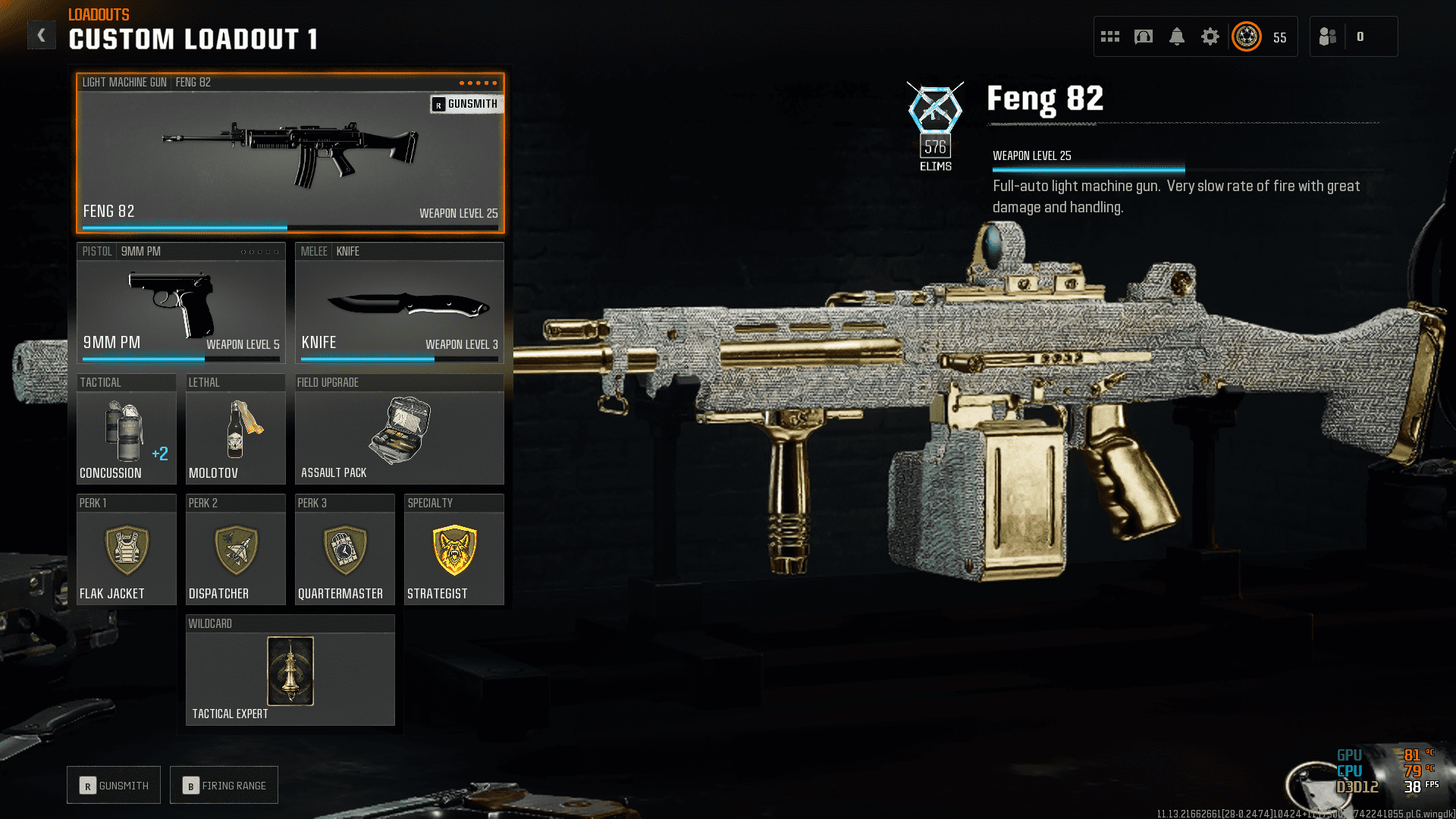1456x819 pixels.
Task: Change the Molotov lethal equipment
Action: coord(235,430)
